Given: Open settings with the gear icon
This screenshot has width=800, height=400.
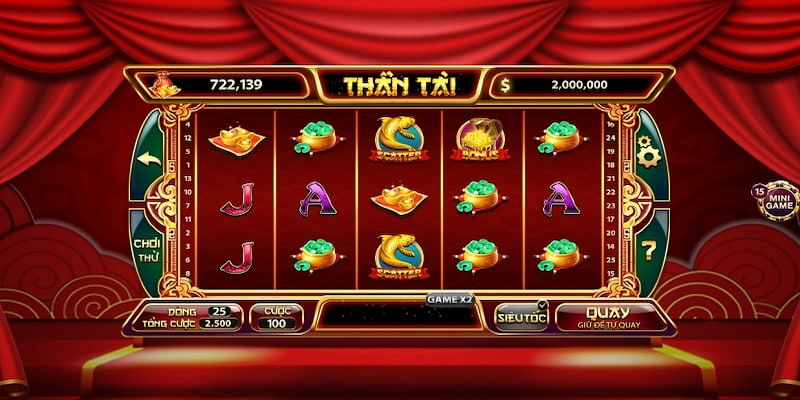Looking at the screenshot, I should pos(647,156).
